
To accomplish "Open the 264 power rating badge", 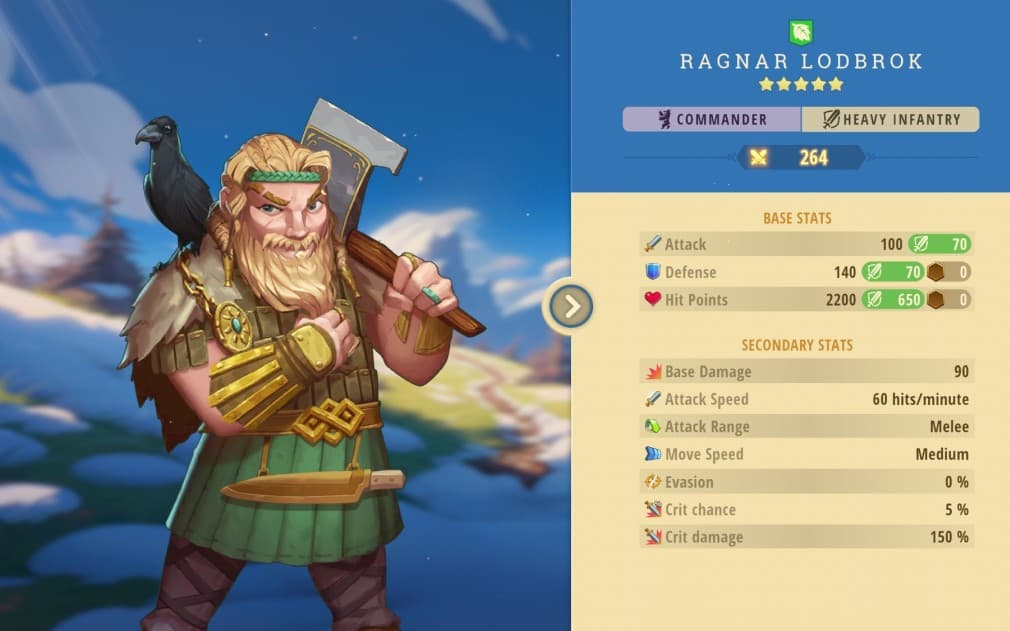I will click(x=801, y=157).
